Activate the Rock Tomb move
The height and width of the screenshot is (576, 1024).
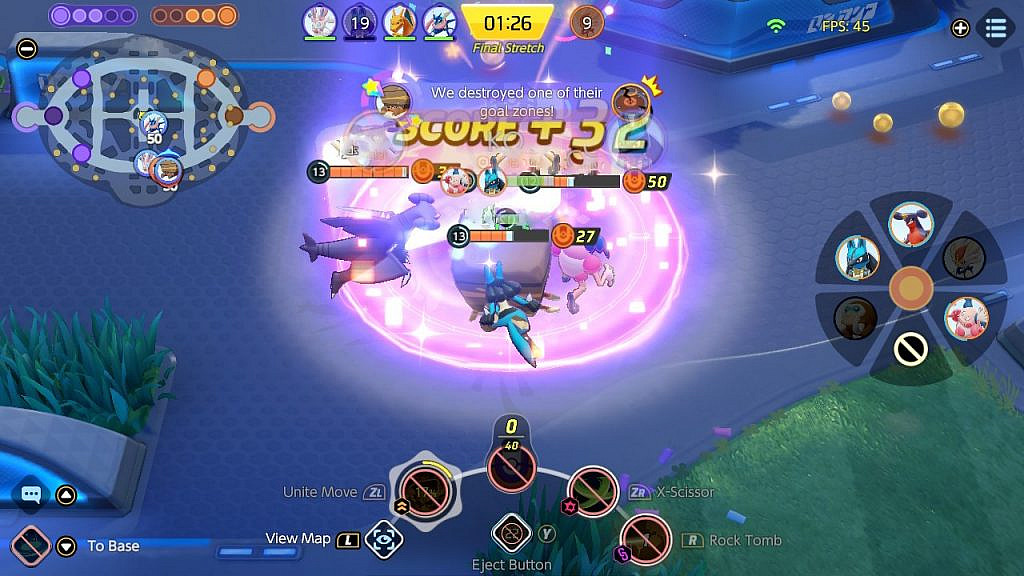pos(645,540)
